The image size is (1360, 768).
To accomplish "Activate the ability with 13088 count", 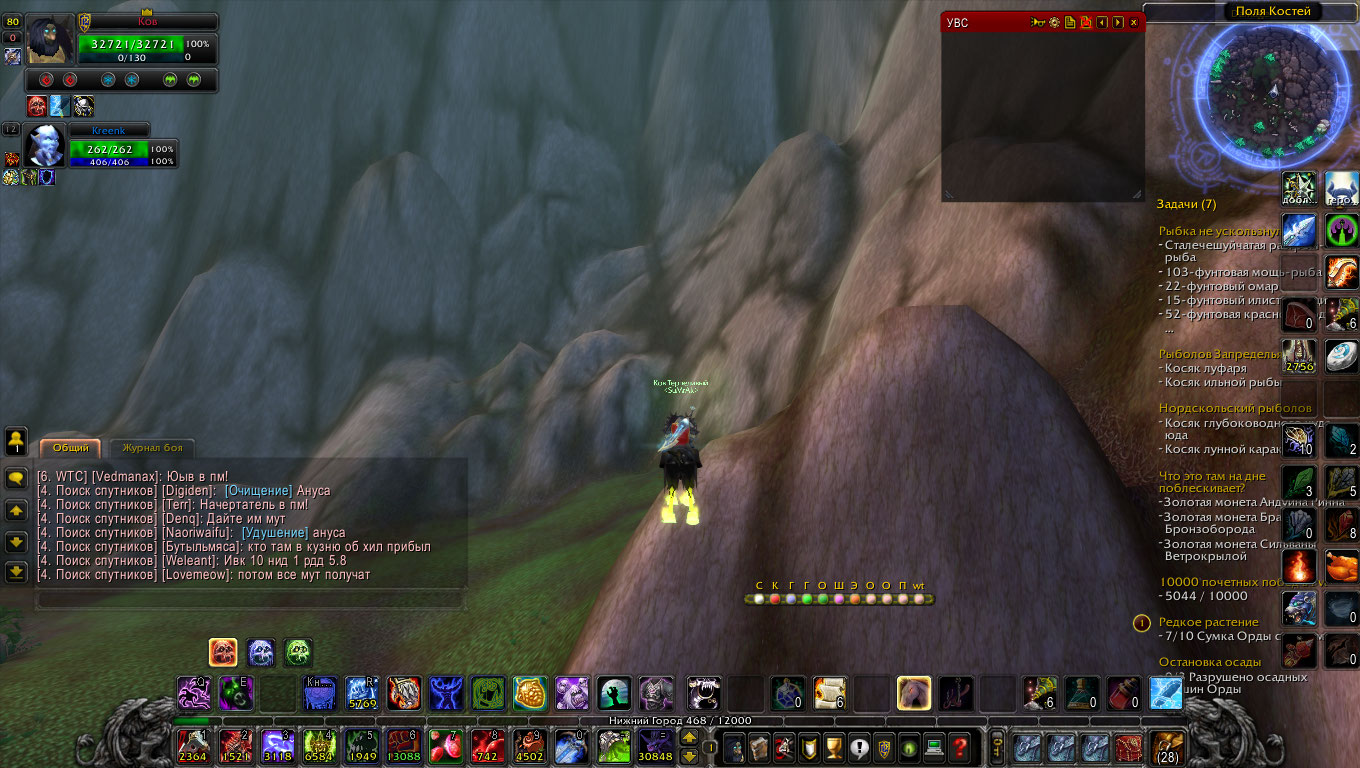I will coord(402,746).
